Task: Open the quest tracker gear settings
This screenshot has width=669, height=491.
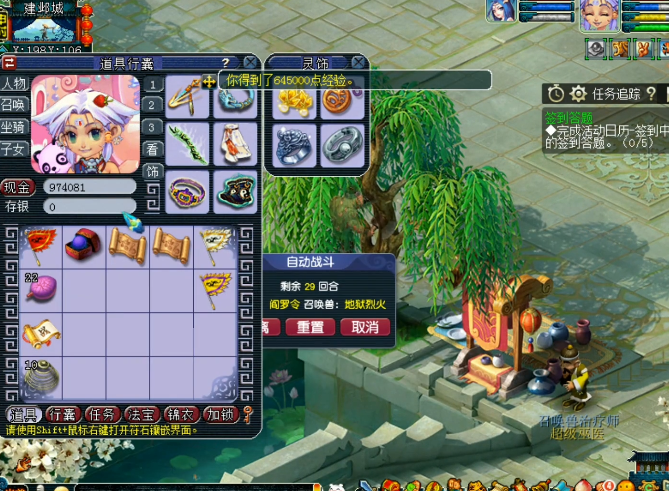Action: click(578, 94)
